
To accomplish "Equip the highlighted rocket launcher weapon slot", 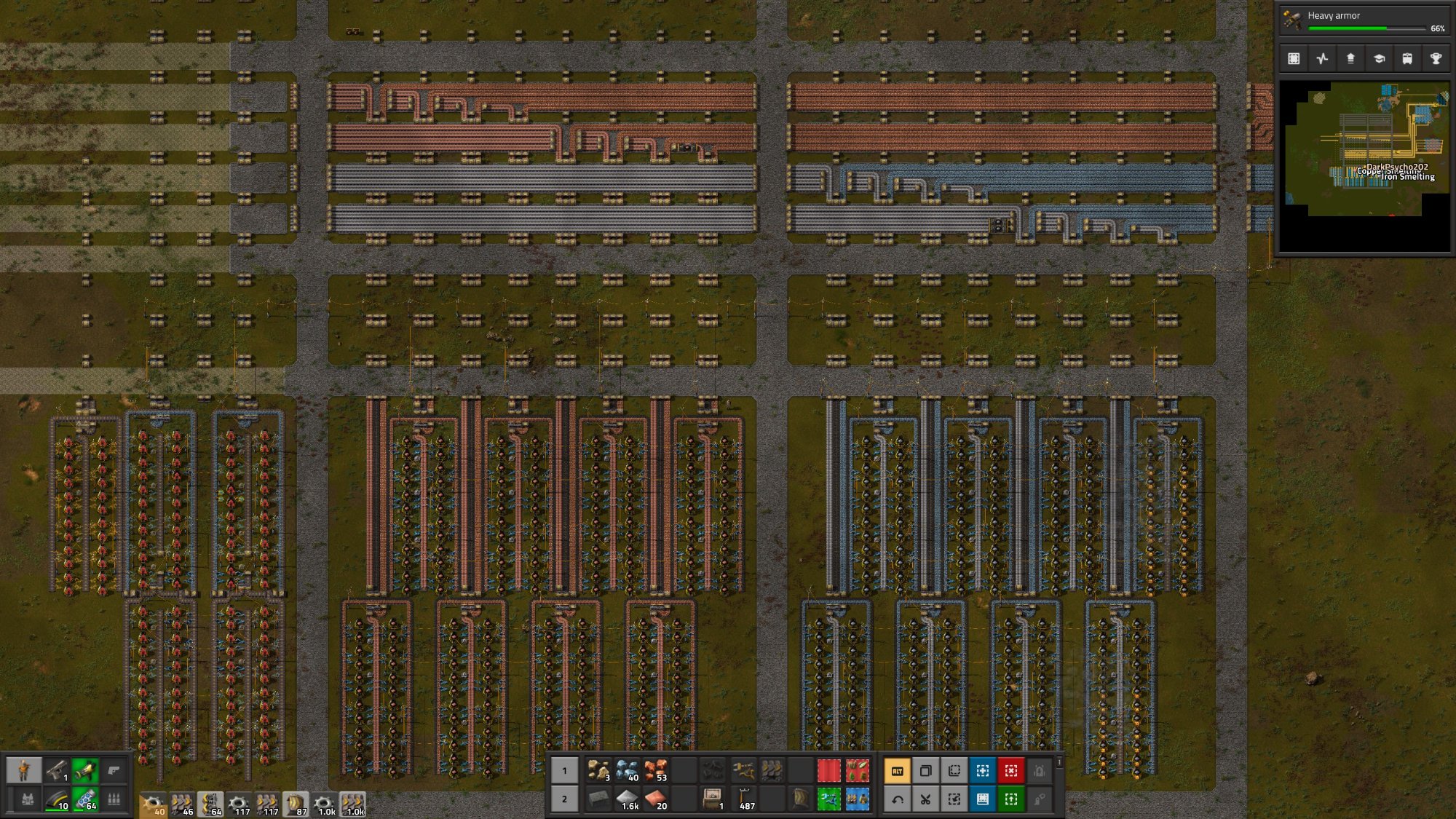I will click(84, 768).
